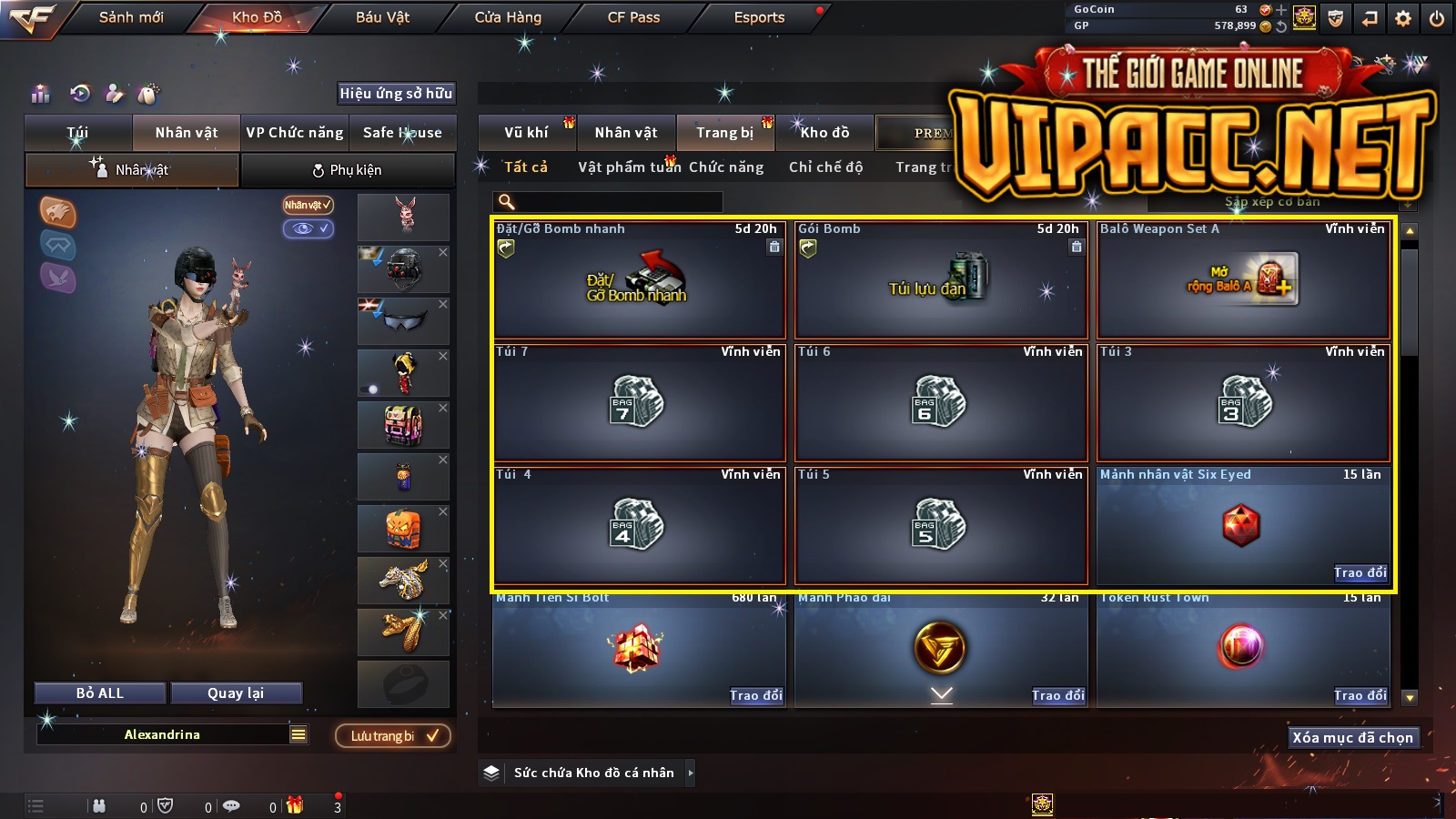The width and height of the screenshot is (1456, 819).
Task: Go to the Esports tab
Action: coord(759,17)
